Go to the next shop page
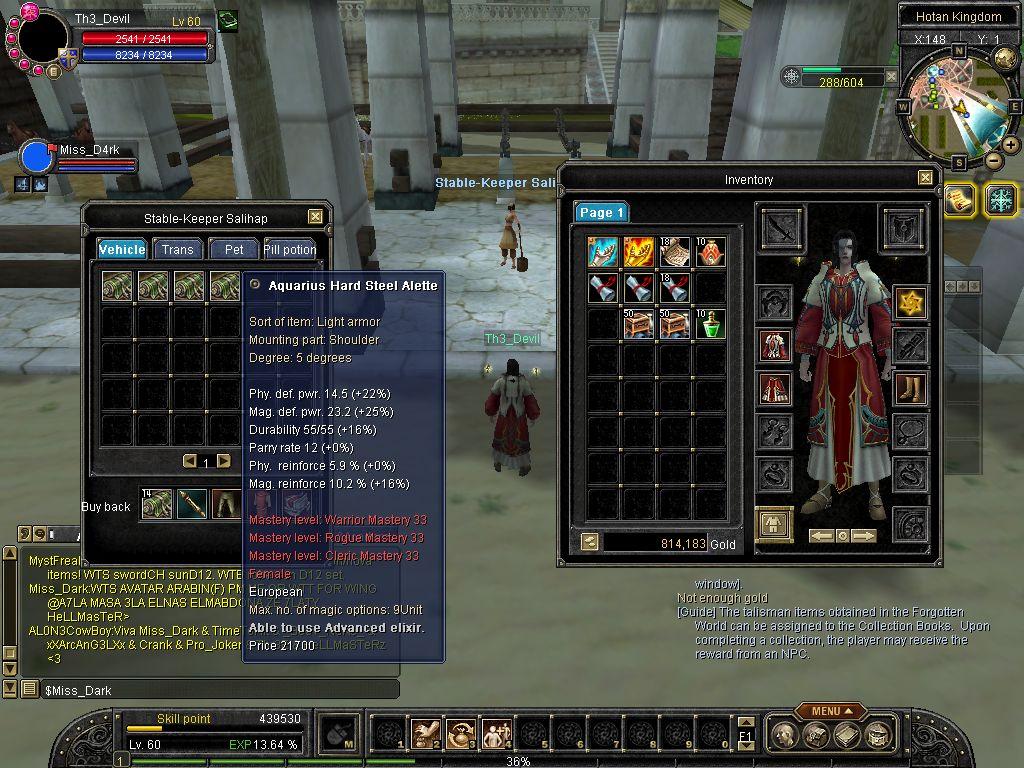Viewport: 1024px width, 768px height. point(224,461)
